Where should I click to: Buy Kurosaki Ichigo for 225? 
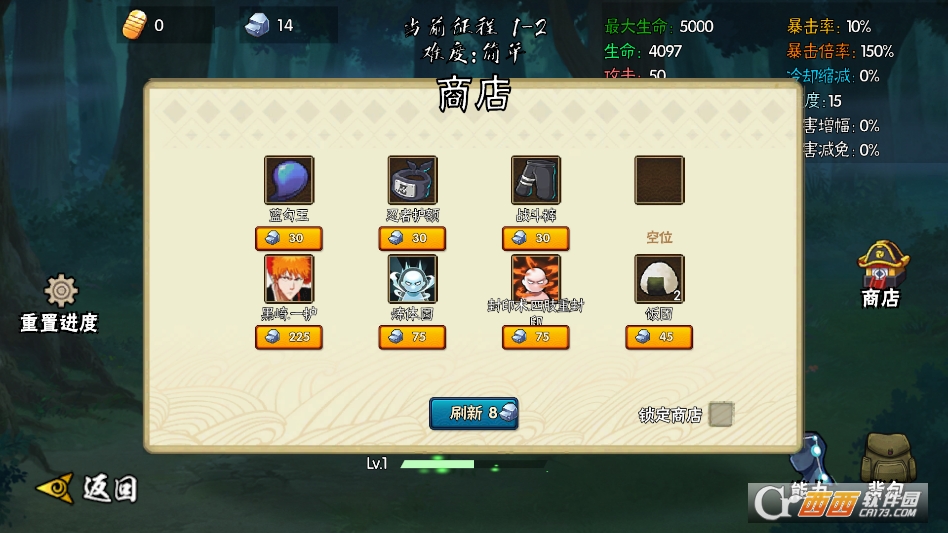289,337
